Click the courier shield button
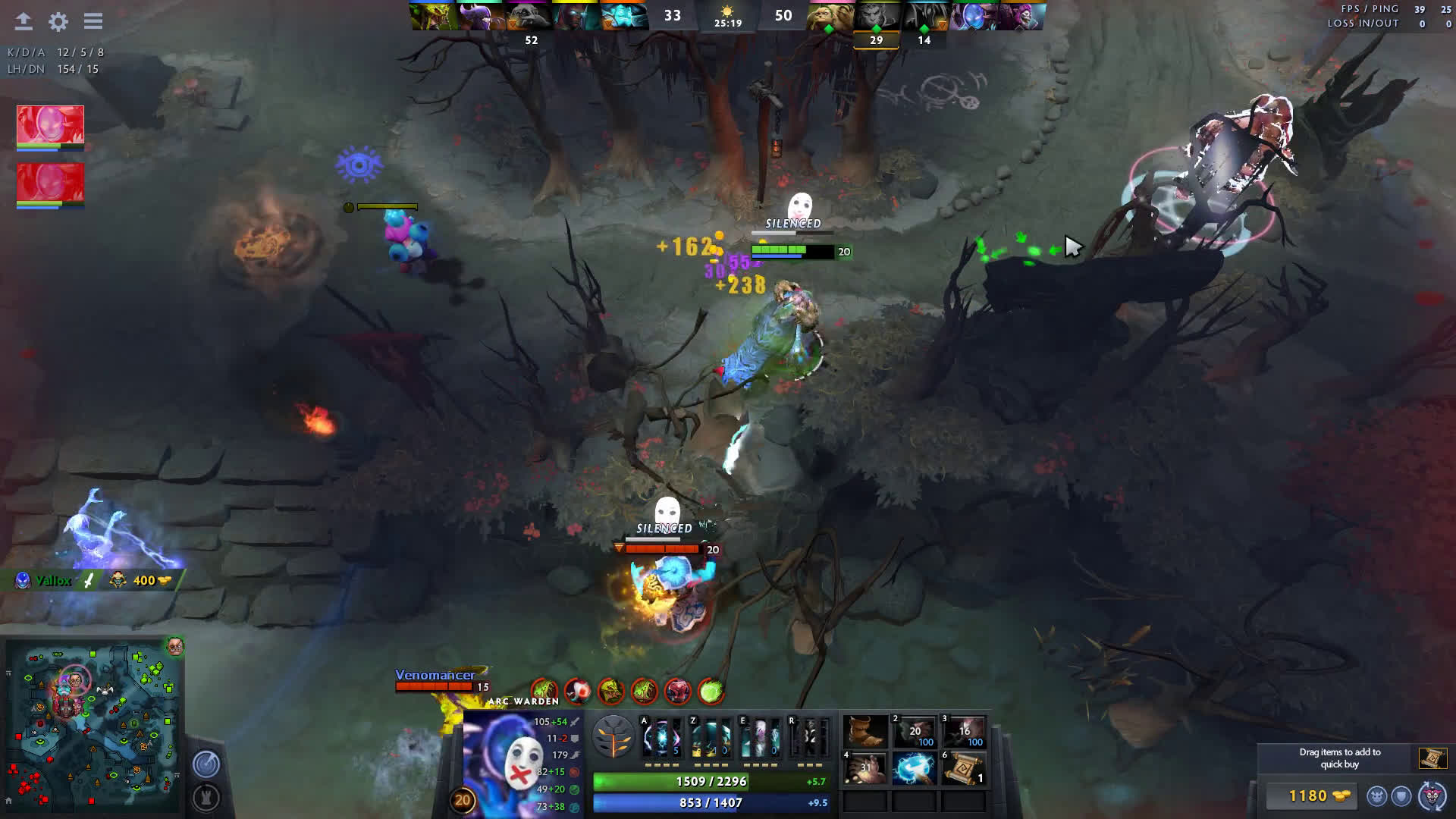Image resolution: width=1456 pixels, height=819 pixels. pos(1401,796)
